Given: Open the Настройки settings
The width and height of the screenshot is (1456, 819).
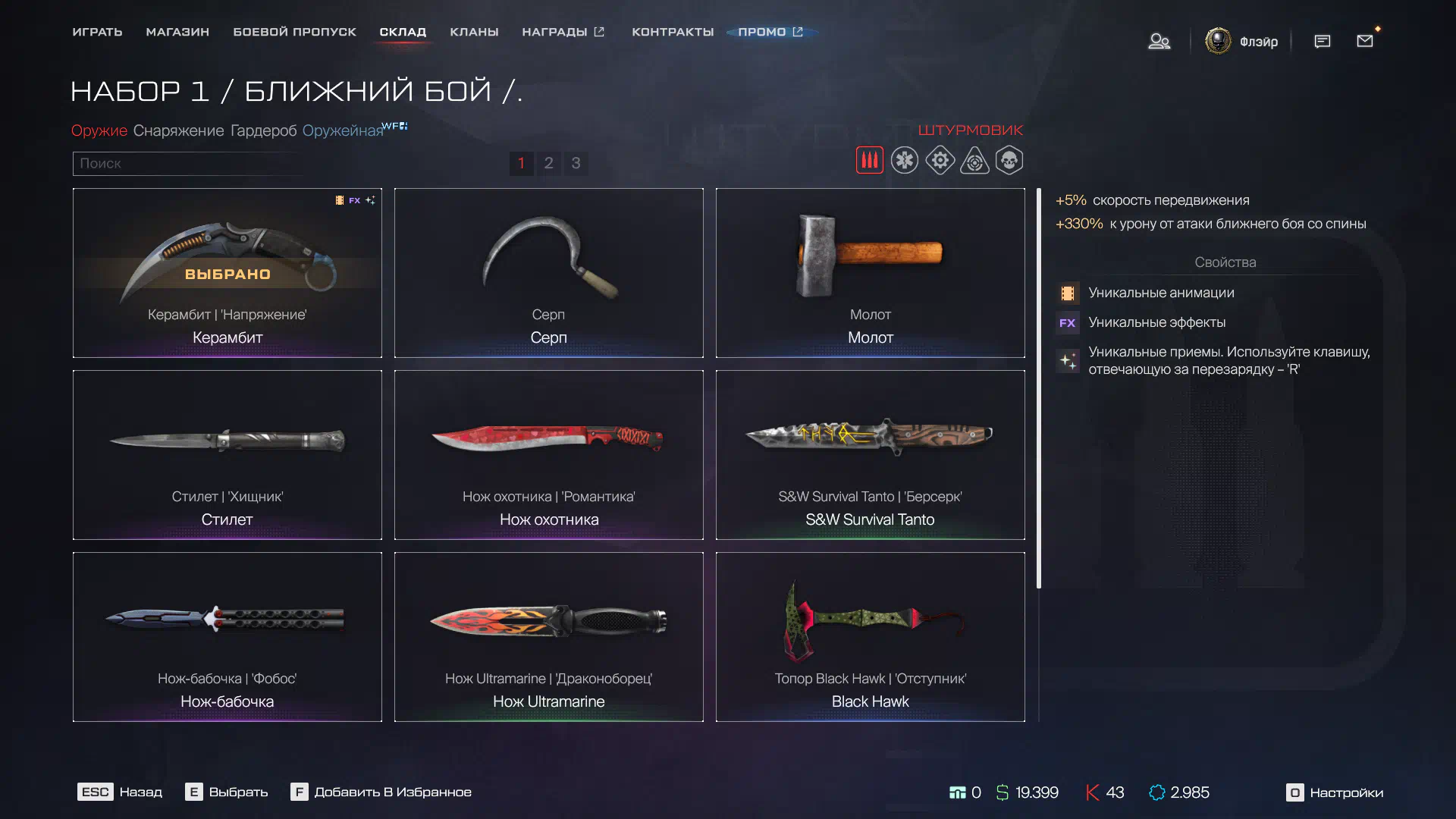Looking at the screenshot, I should (1335, 792).
